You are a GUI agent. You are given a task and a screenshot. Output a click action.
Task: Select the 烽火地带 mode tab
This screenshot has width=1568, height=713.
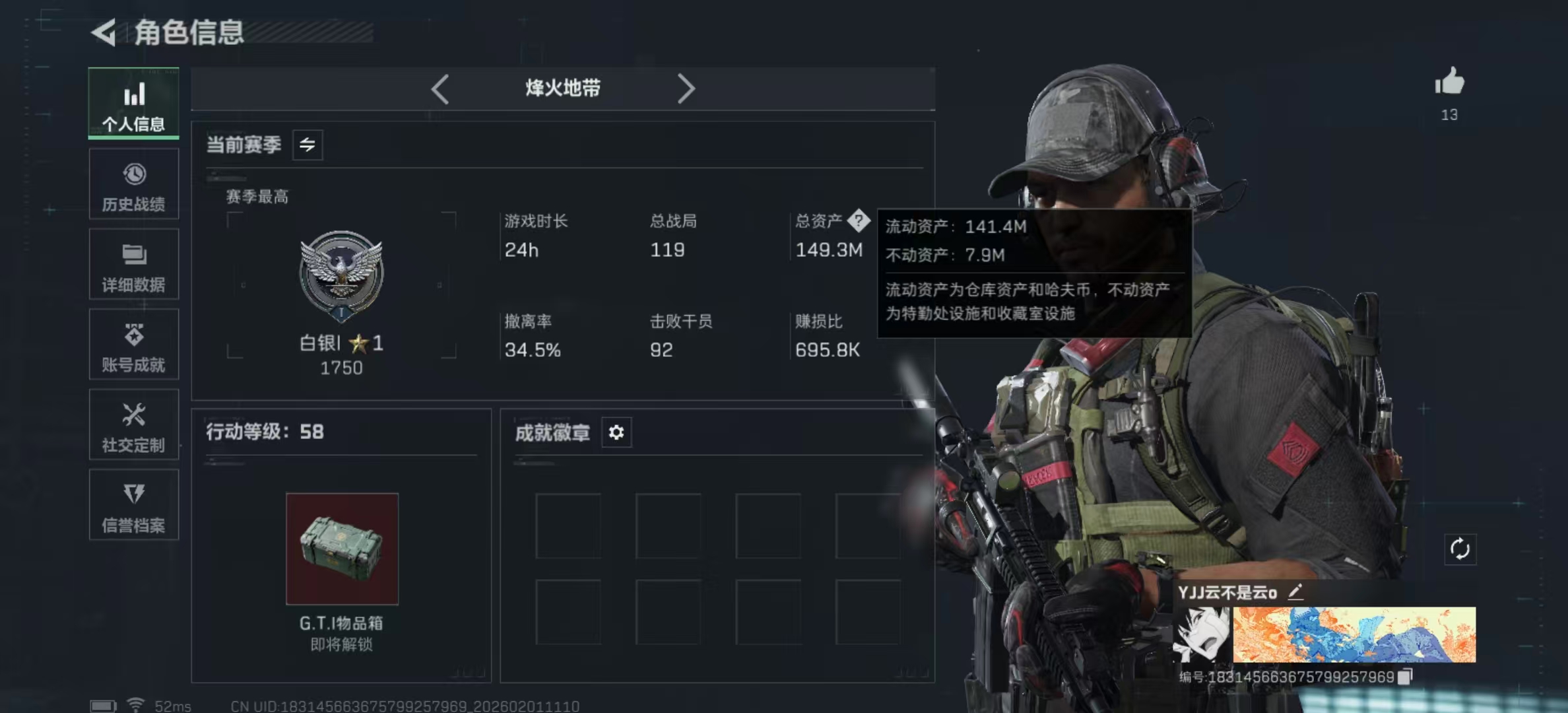coord(561,88)
